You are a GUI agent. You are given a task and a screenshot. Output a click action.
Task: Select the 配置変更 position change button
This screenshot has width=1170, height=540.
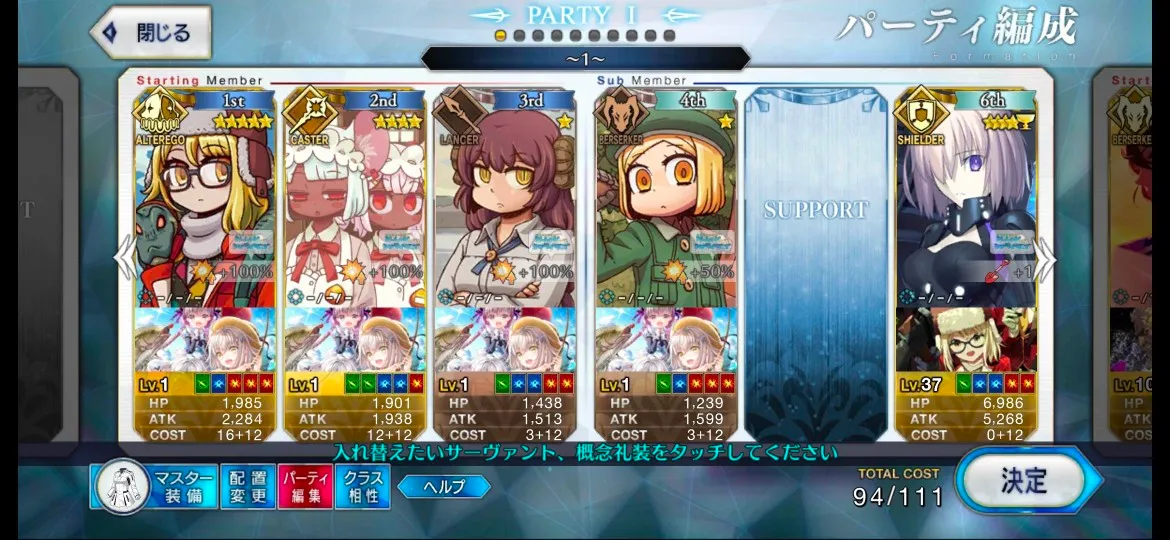246,487
